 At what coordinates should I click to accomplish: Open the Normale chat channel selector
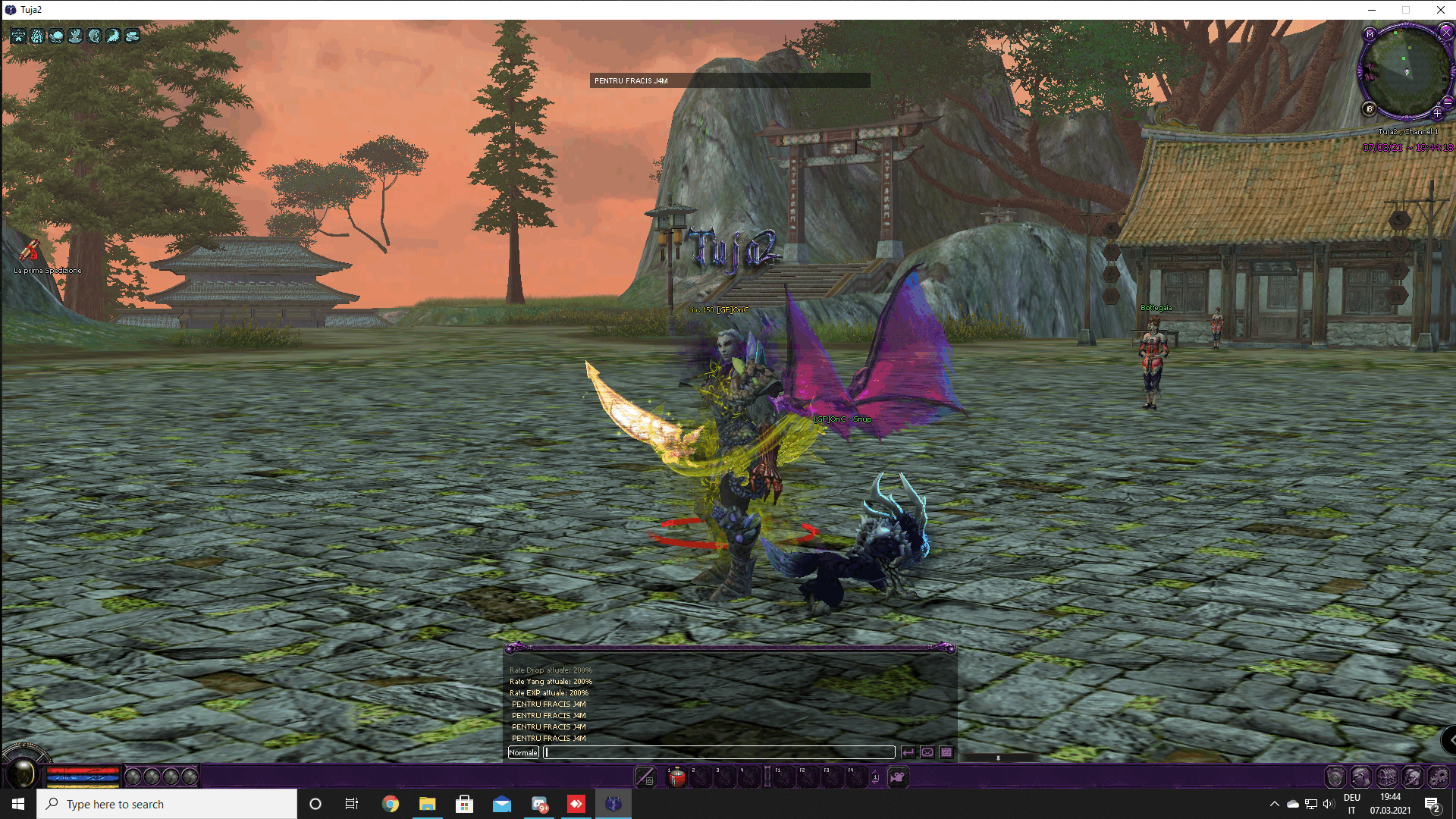tap(523, 752)
